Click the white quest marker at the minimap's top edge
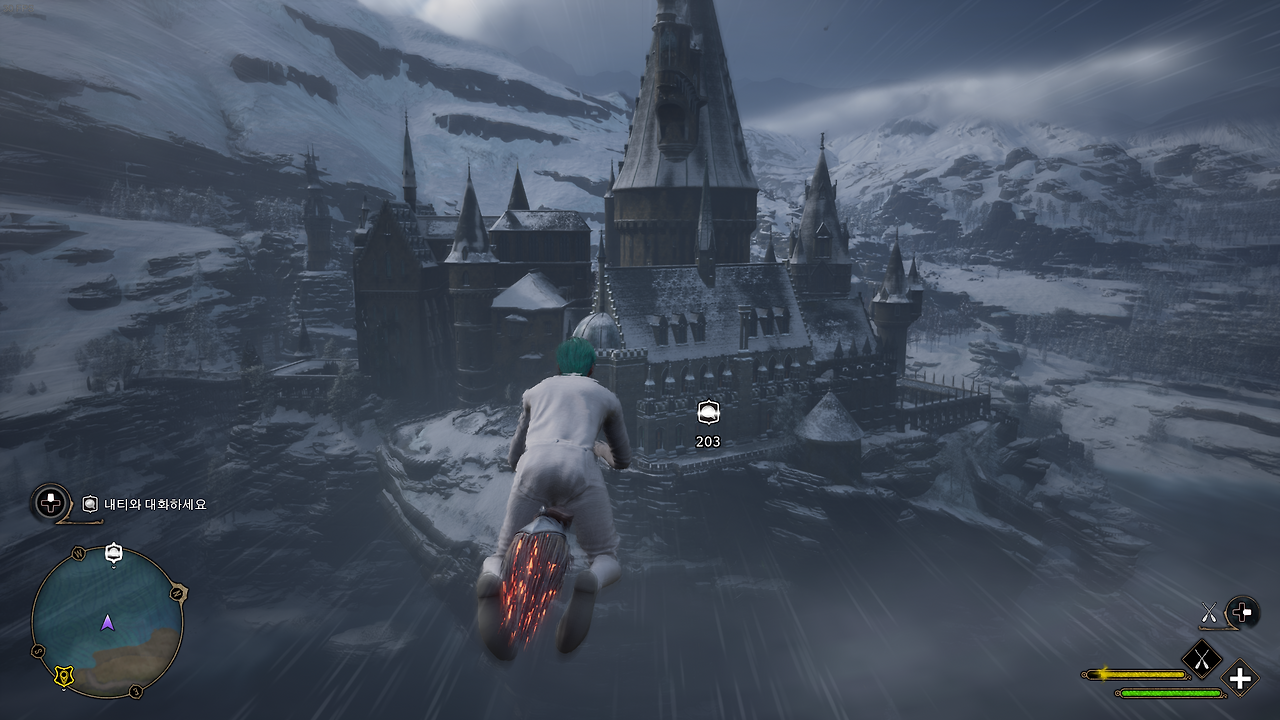 pos(112,552)
